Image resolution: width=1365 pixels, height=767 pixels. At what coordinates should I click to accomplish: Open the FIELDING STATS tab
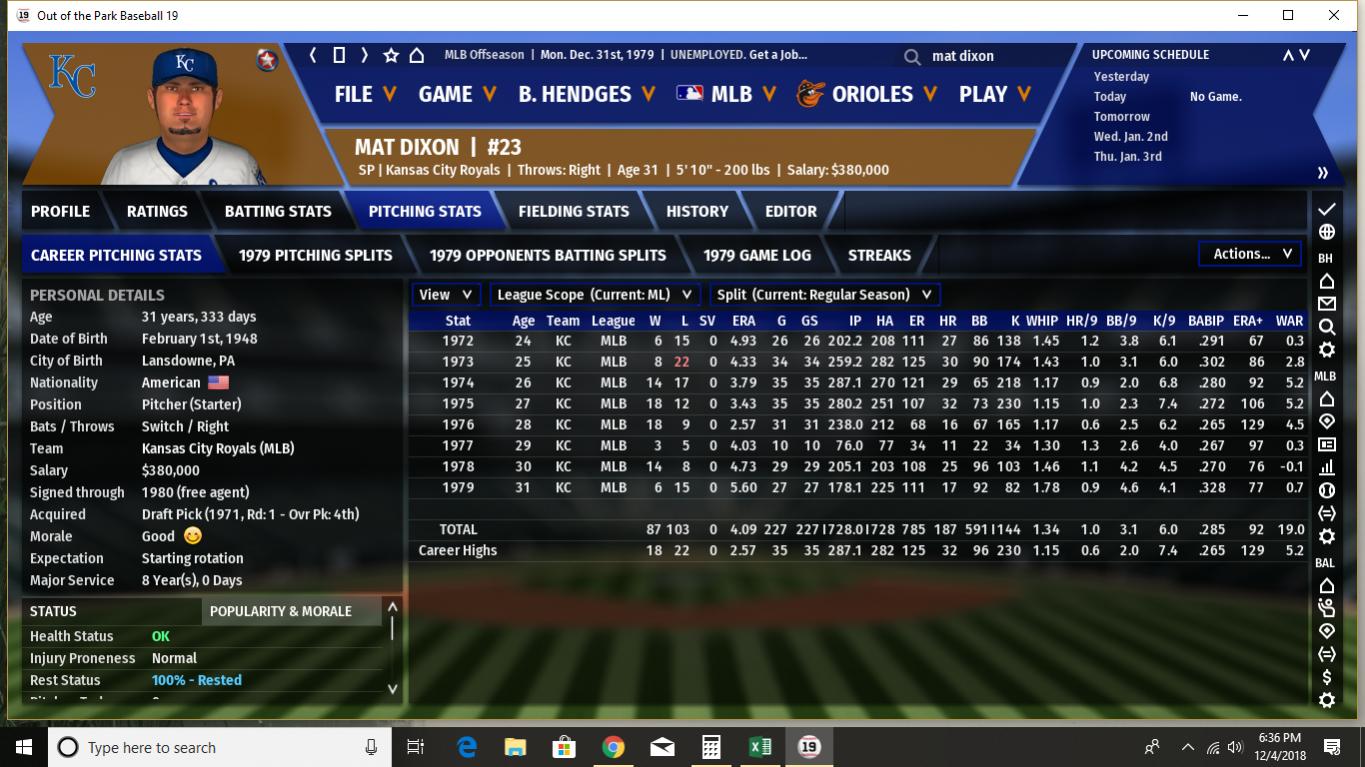(x=573, y=211)
